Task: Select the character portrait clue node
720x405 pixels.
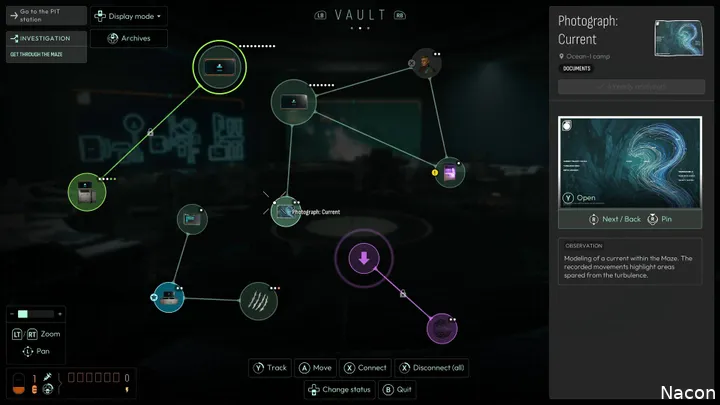Action: (426, 64)
